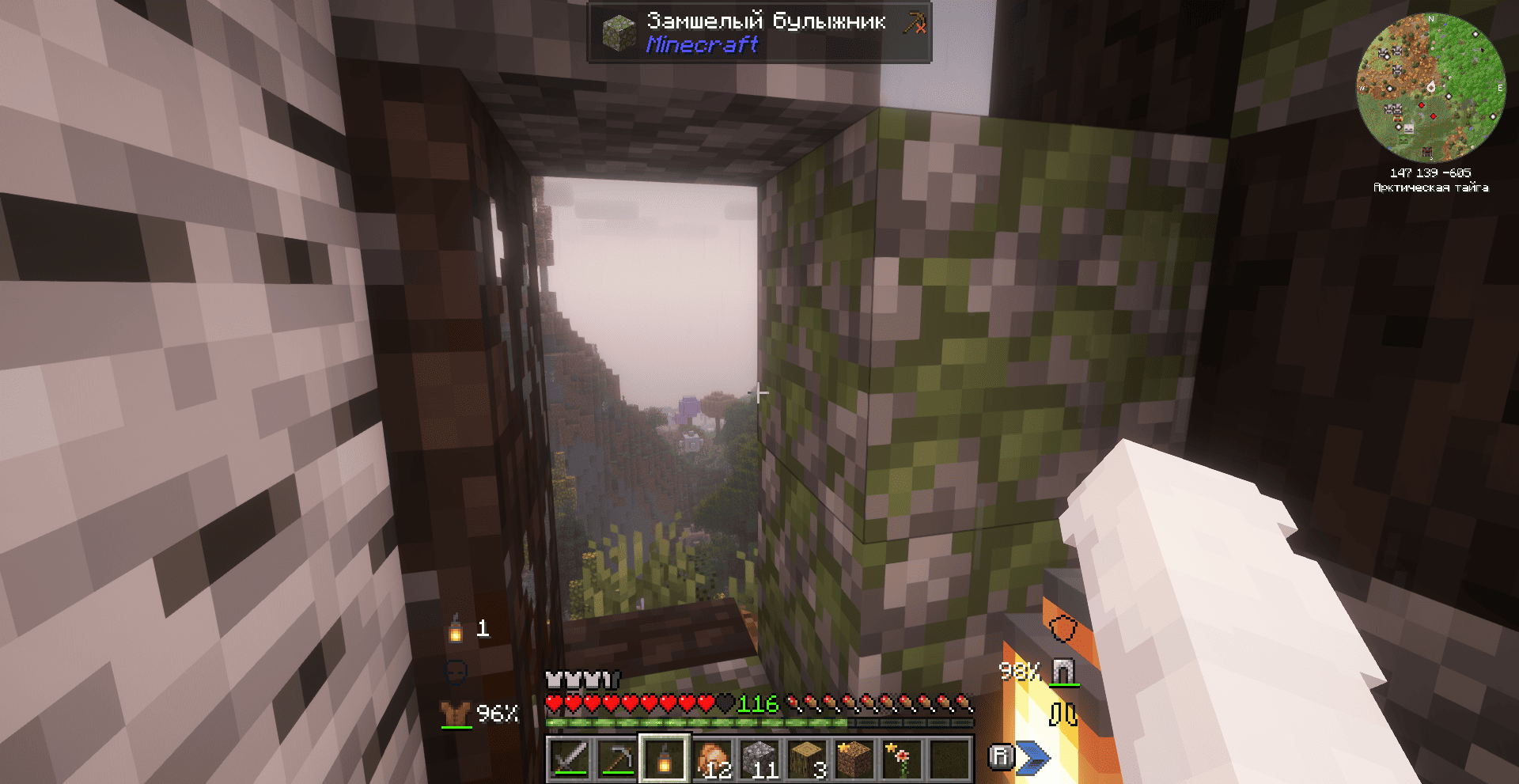The height and width of the screenshot is (784, 1519).
Task: Click the biome name Арктическая тайга
Action: point(1431,189)
